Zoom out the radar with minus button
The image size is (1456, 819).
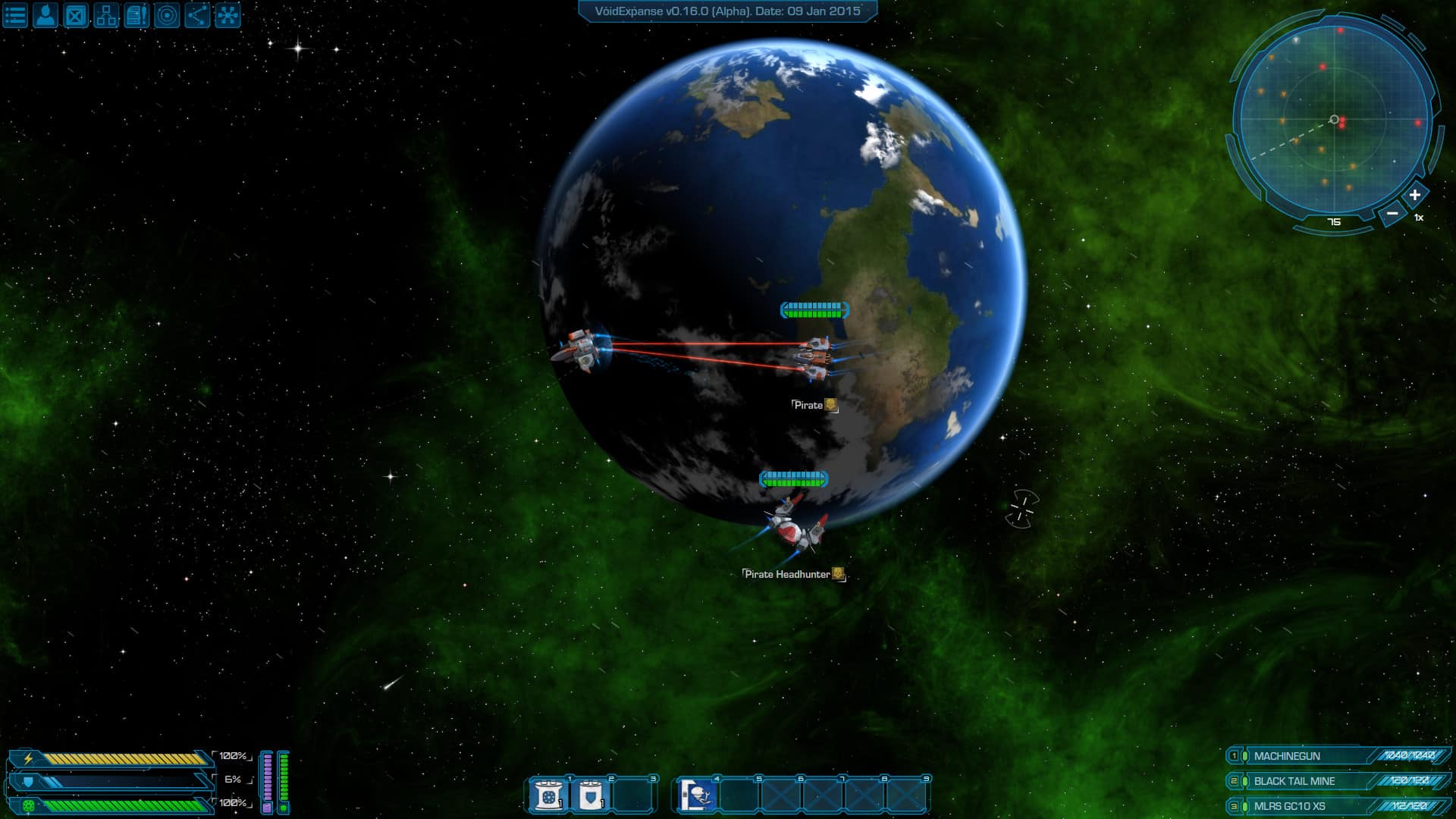point(1392,214)
